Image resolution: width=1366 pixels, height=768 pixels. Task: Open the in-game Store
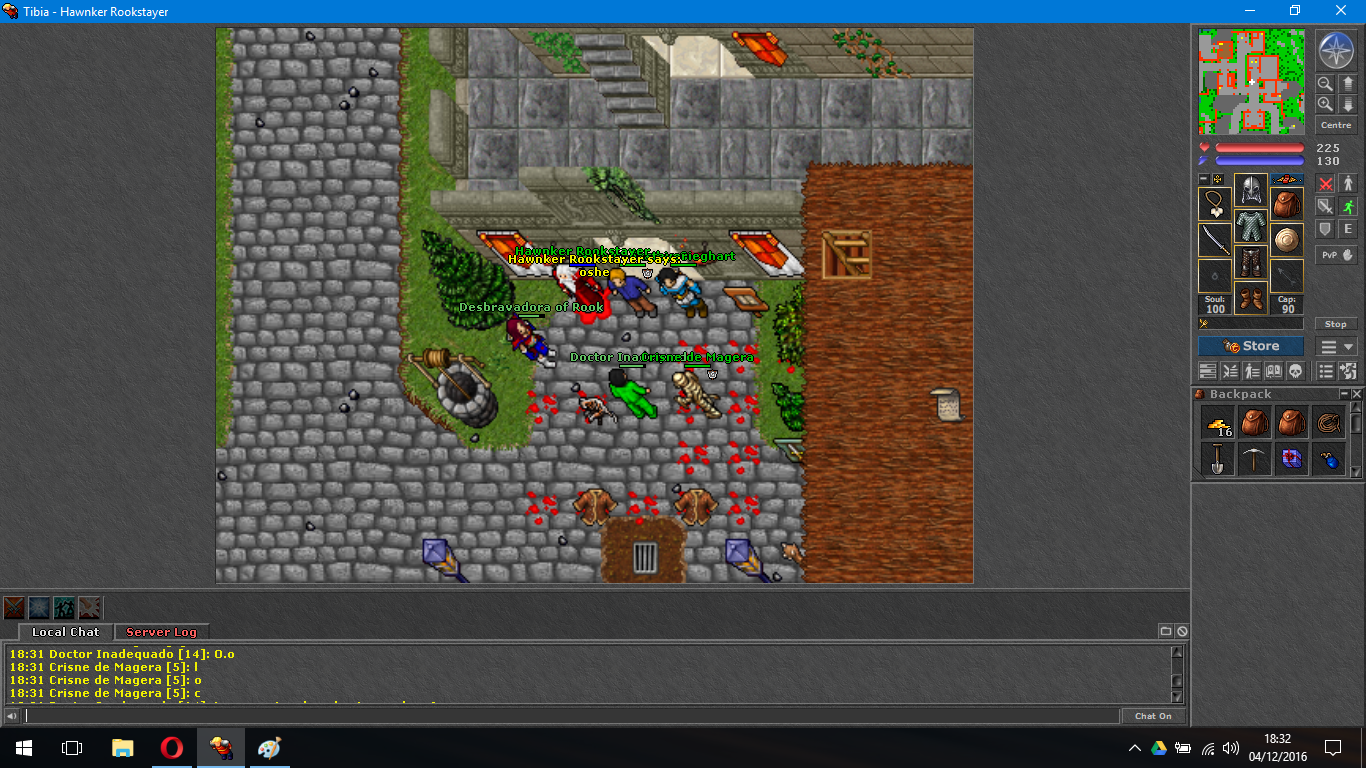tap(1250, 345)
